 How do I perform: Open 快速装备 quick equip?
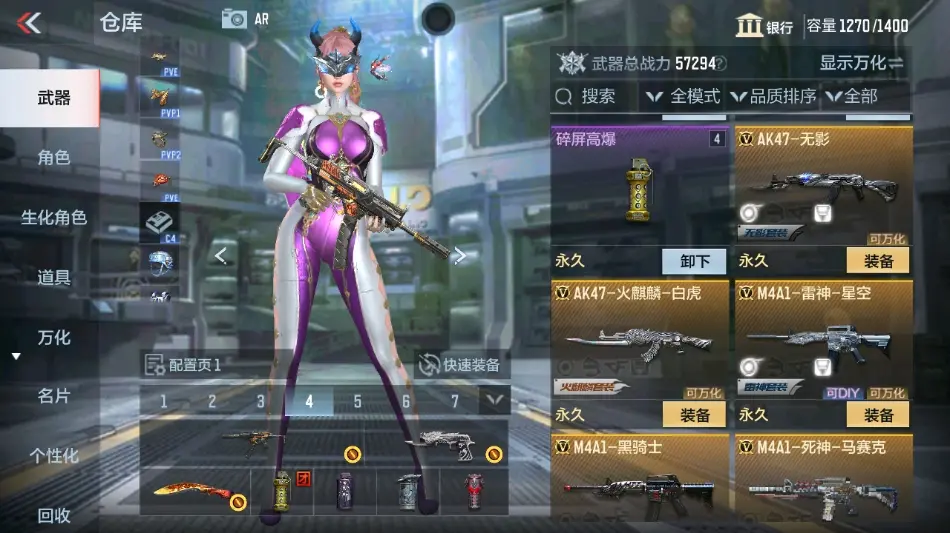click(460, 365)
